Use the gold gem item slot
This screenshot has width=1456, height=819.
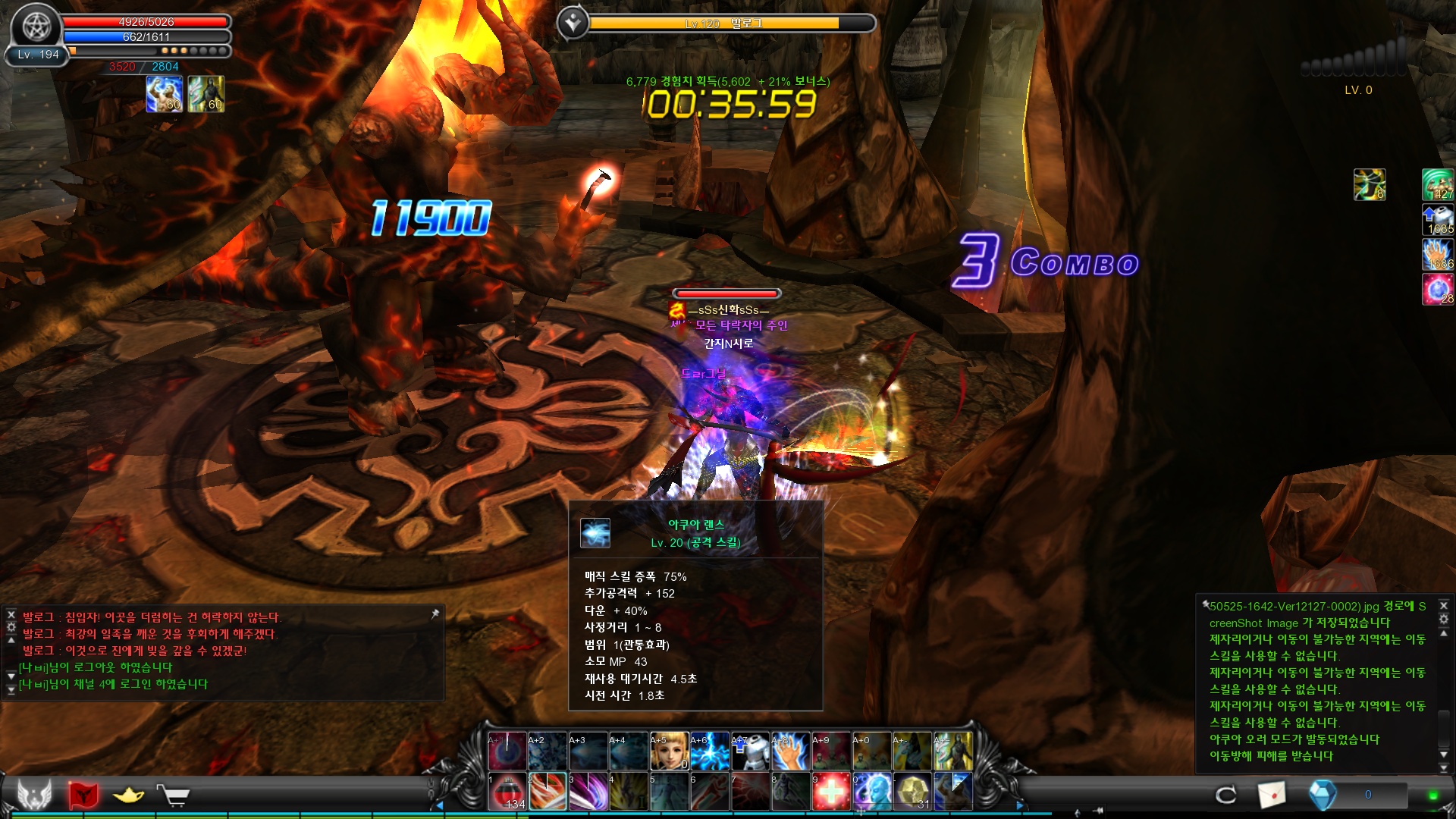[x=912, y=792]
